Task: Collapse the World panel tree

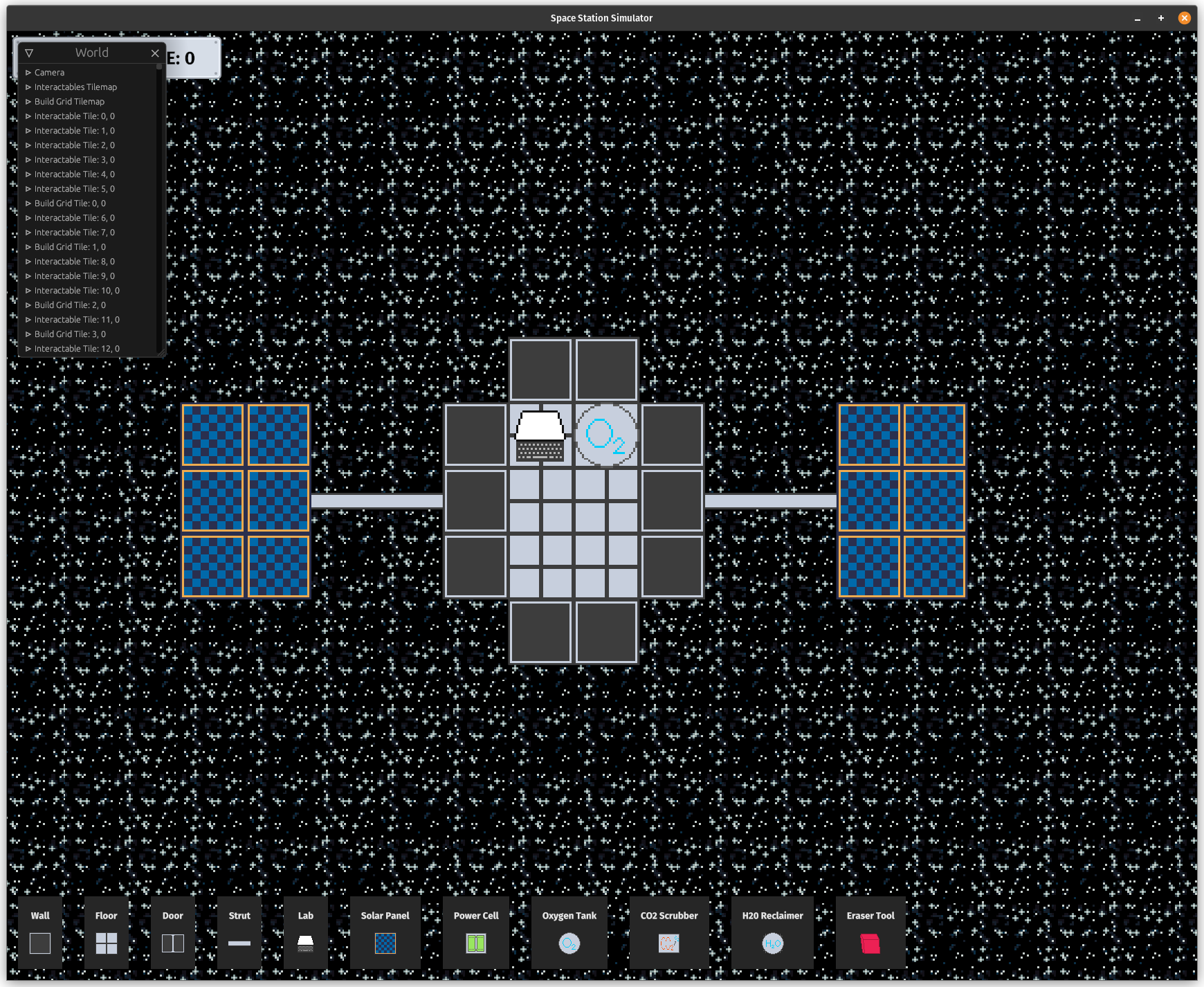Action: pos(28,52)
